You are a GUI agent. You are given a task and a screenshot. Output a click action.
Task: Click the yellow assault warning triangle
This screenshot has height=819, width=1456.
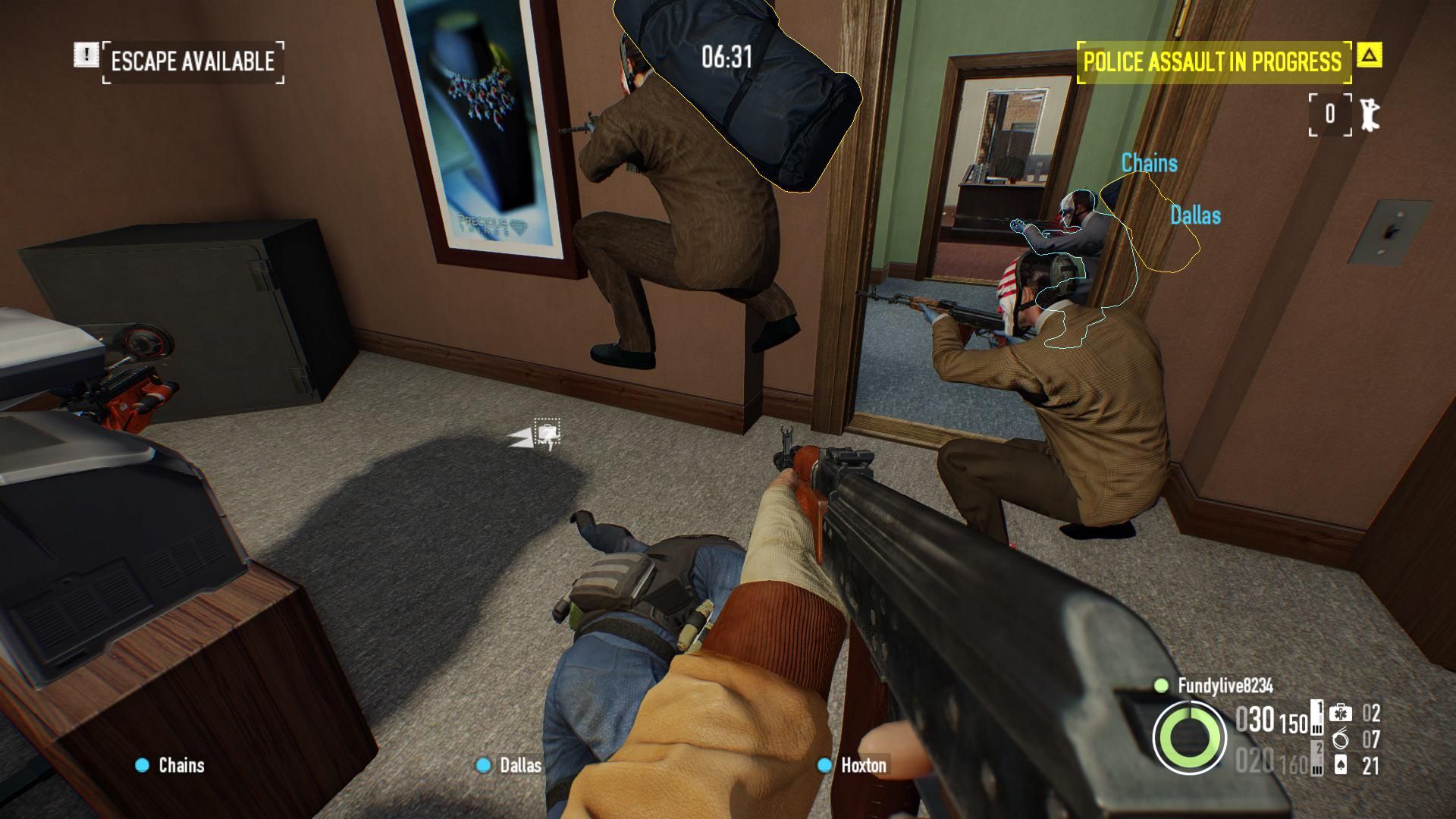1369,55
